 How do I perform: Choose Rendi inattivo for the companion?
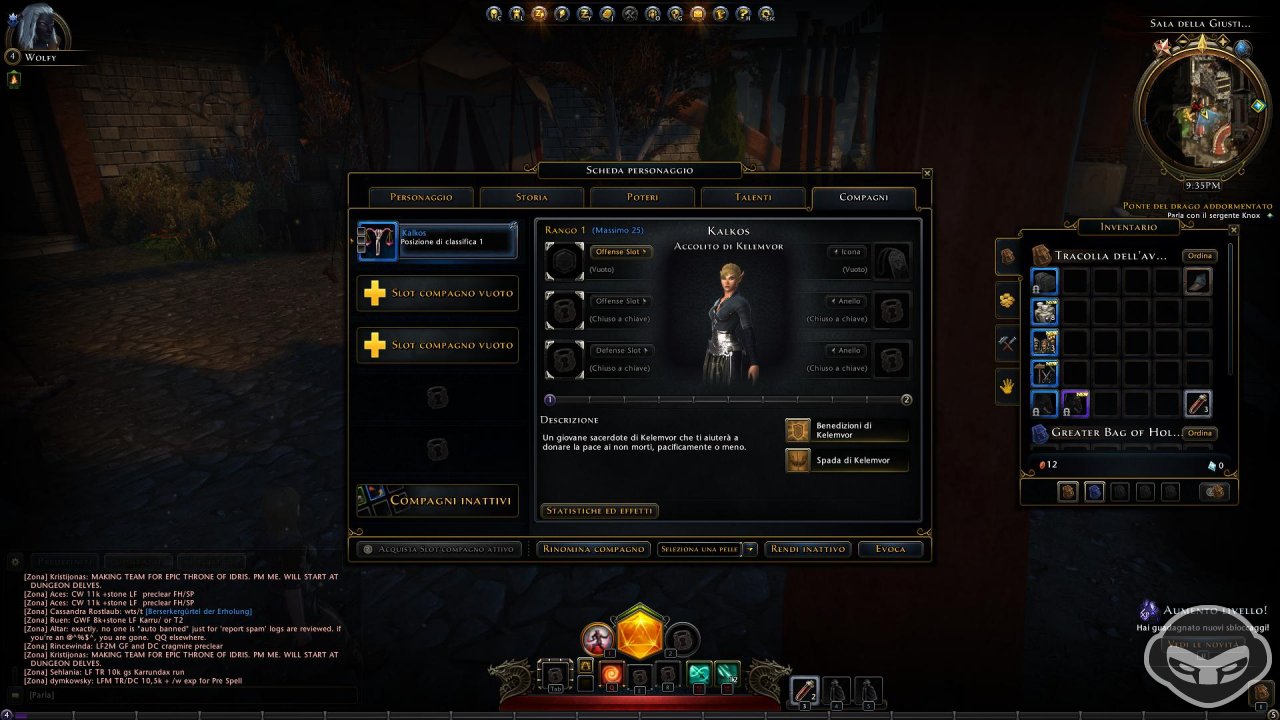(x=808, y=549)
